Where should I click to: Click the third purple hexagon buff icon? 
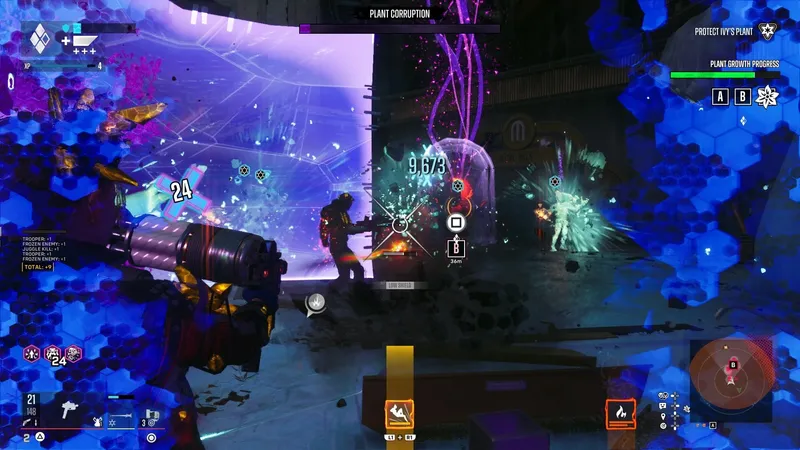click(x=73, y=353)
